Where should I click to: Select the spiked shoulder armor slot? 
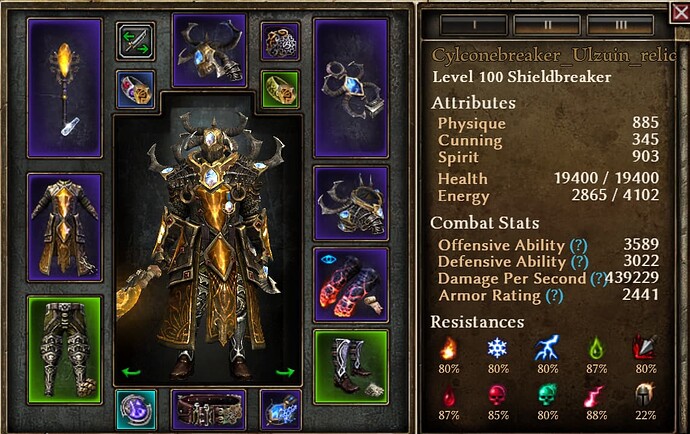349,203
